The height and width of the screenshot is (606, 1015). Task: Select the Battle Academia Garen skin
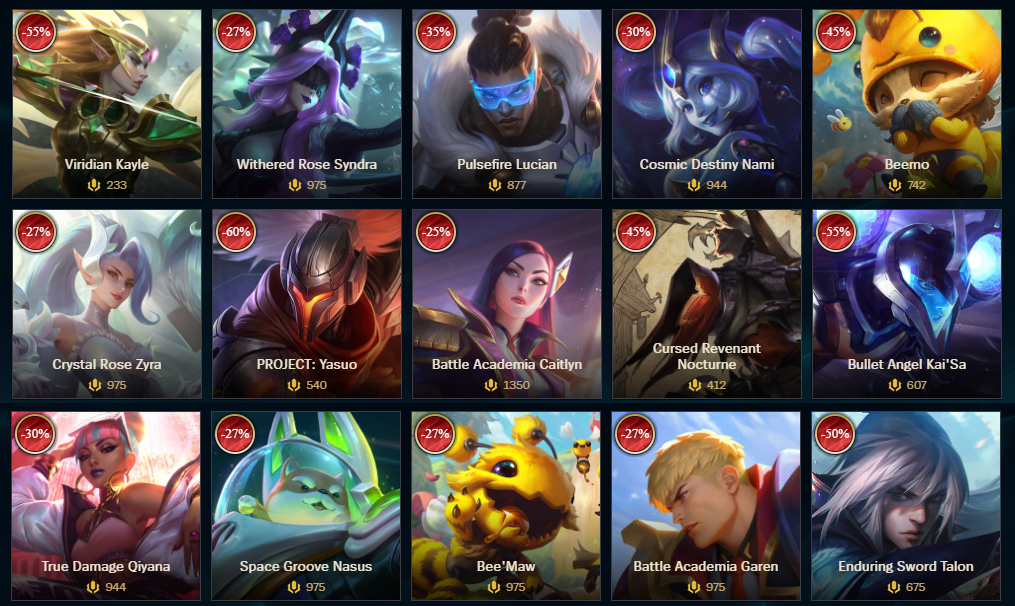coord(707,505)
